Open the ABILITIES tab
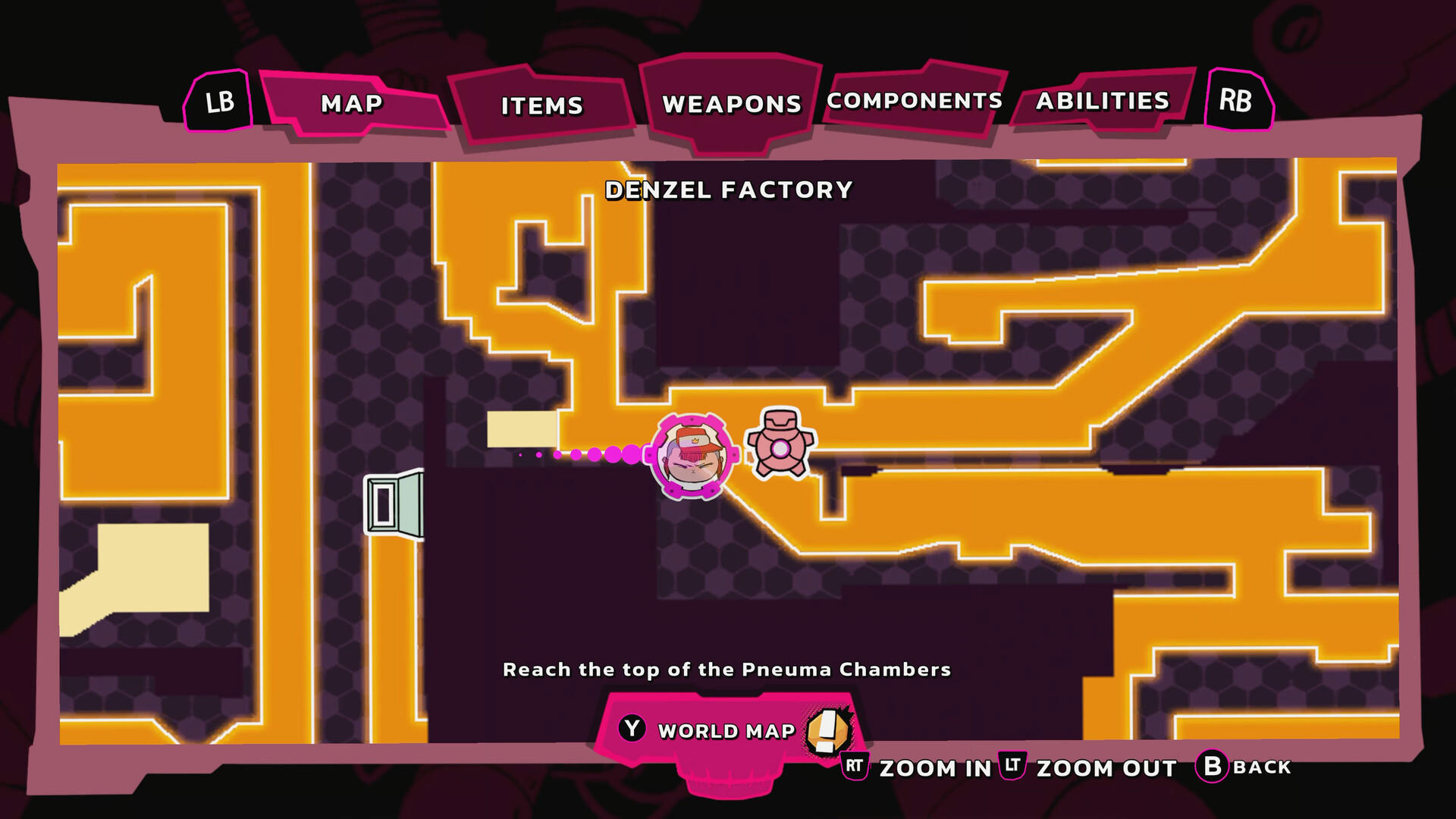The image size is (1456, 819). [x=1103, y=99]
